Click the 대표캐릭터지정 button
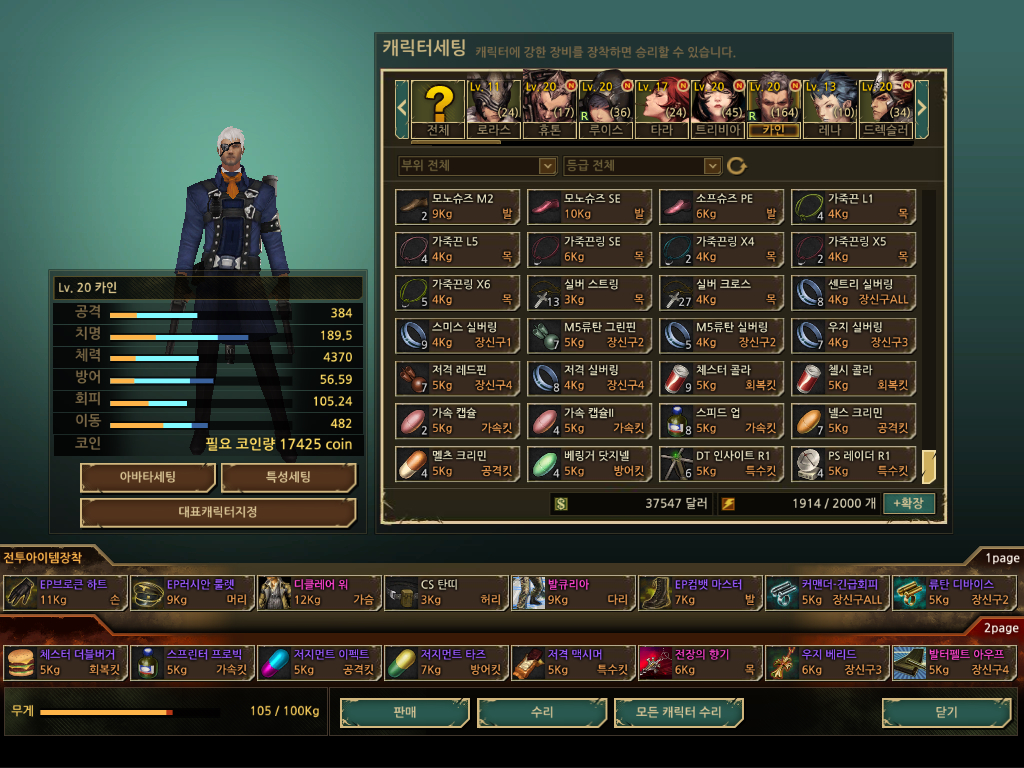The height and width of the screenshot is (768, 1024). (218, 512)
